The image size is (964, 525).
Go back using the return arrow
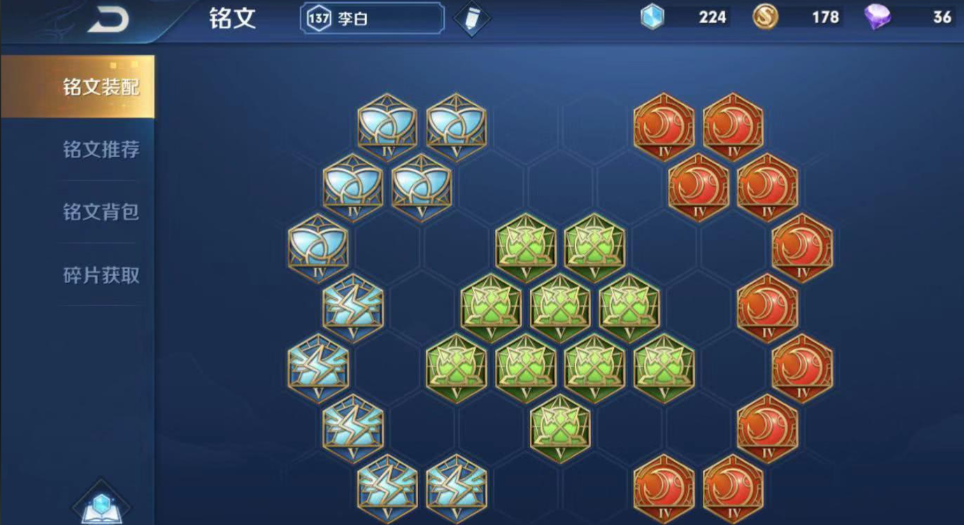(x=108, y=19)
